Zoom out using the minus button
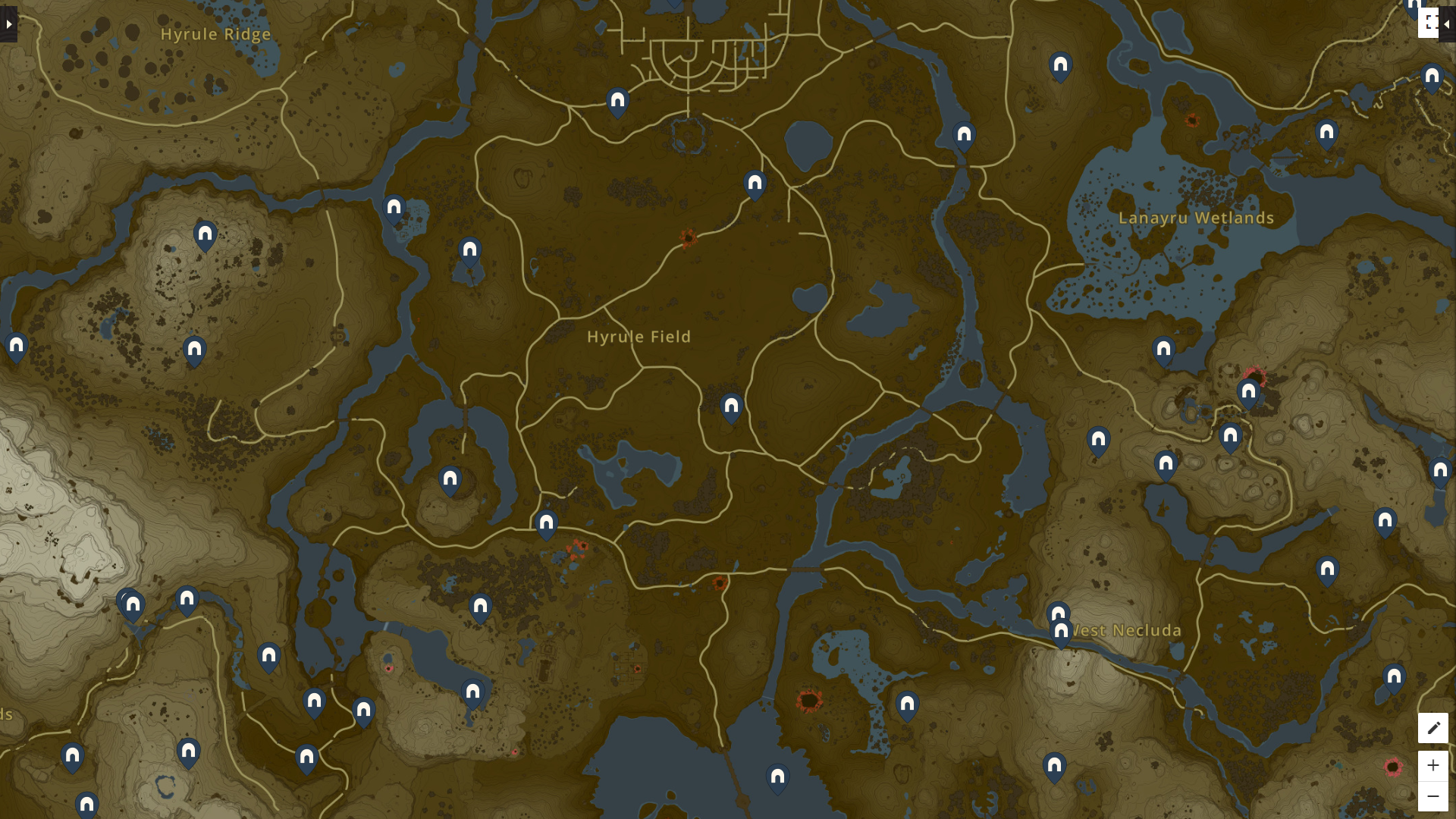 click(x=1433, y=795)
